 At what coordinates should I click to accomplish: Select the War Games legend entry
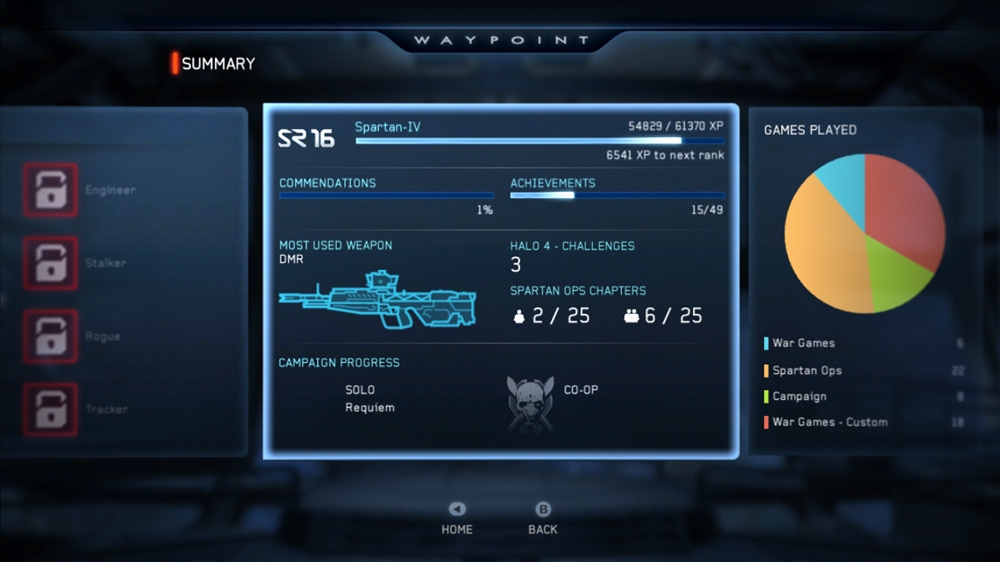click(x=803, y=343)
